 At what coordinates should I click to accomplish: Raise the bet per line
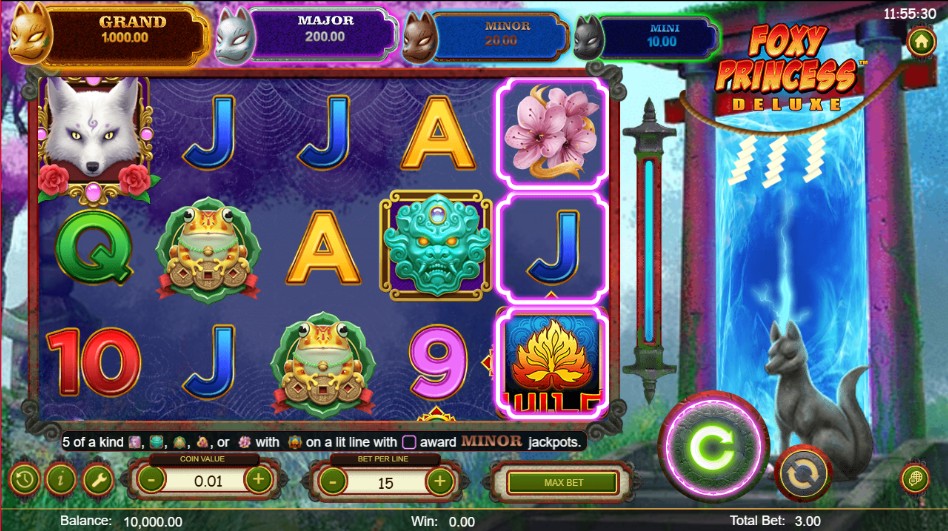[x=440, y=482]
